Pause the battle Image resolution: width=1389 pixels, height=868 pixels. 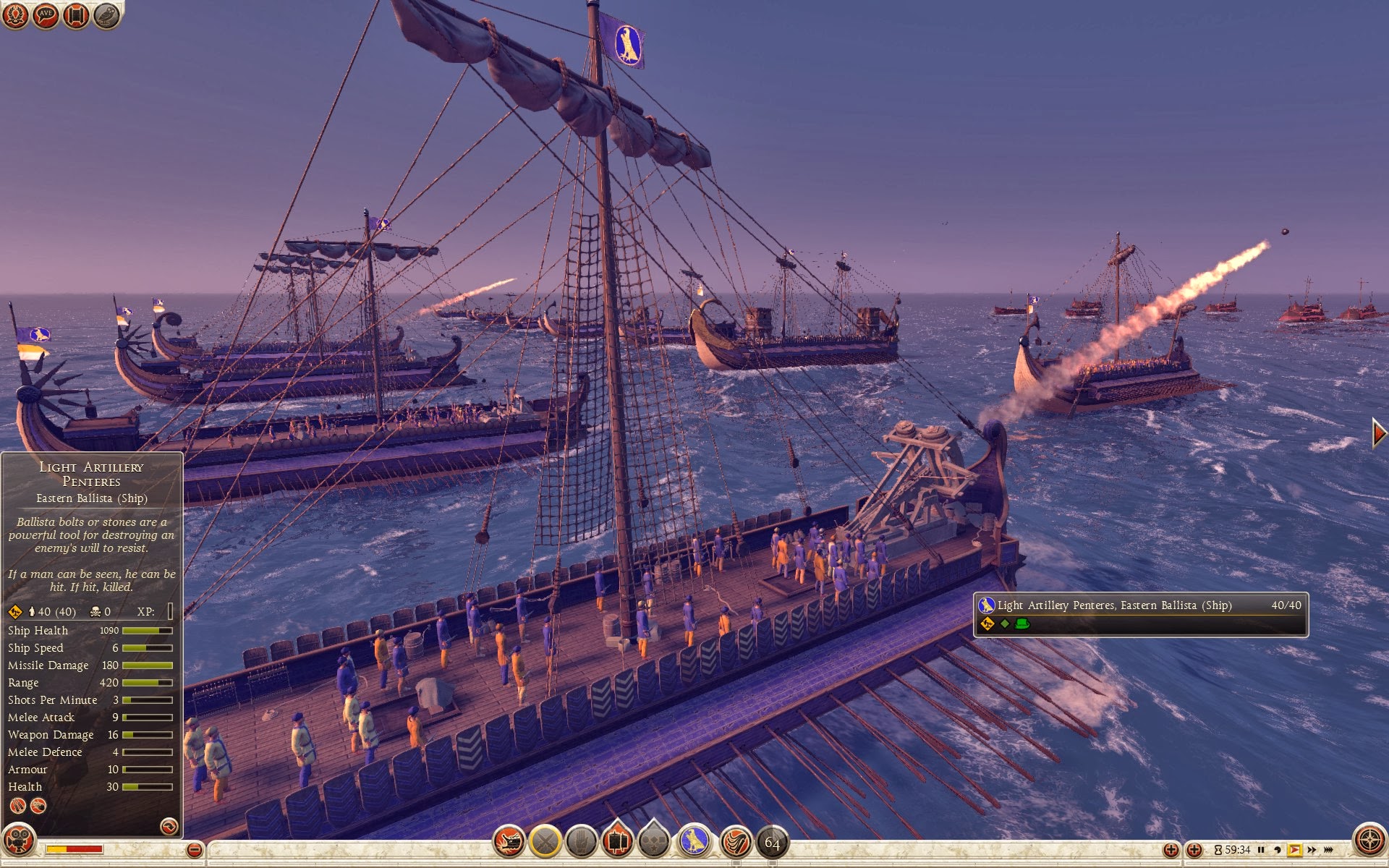pos(1261,850)
